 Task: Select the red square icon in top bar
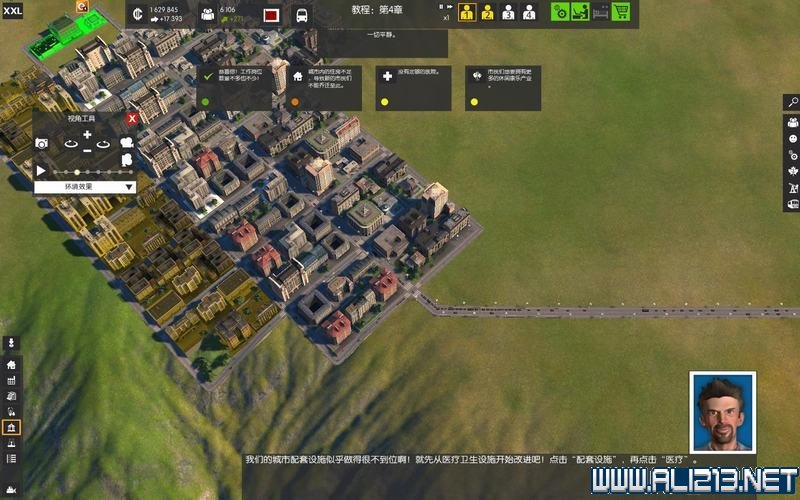(270, 15)
